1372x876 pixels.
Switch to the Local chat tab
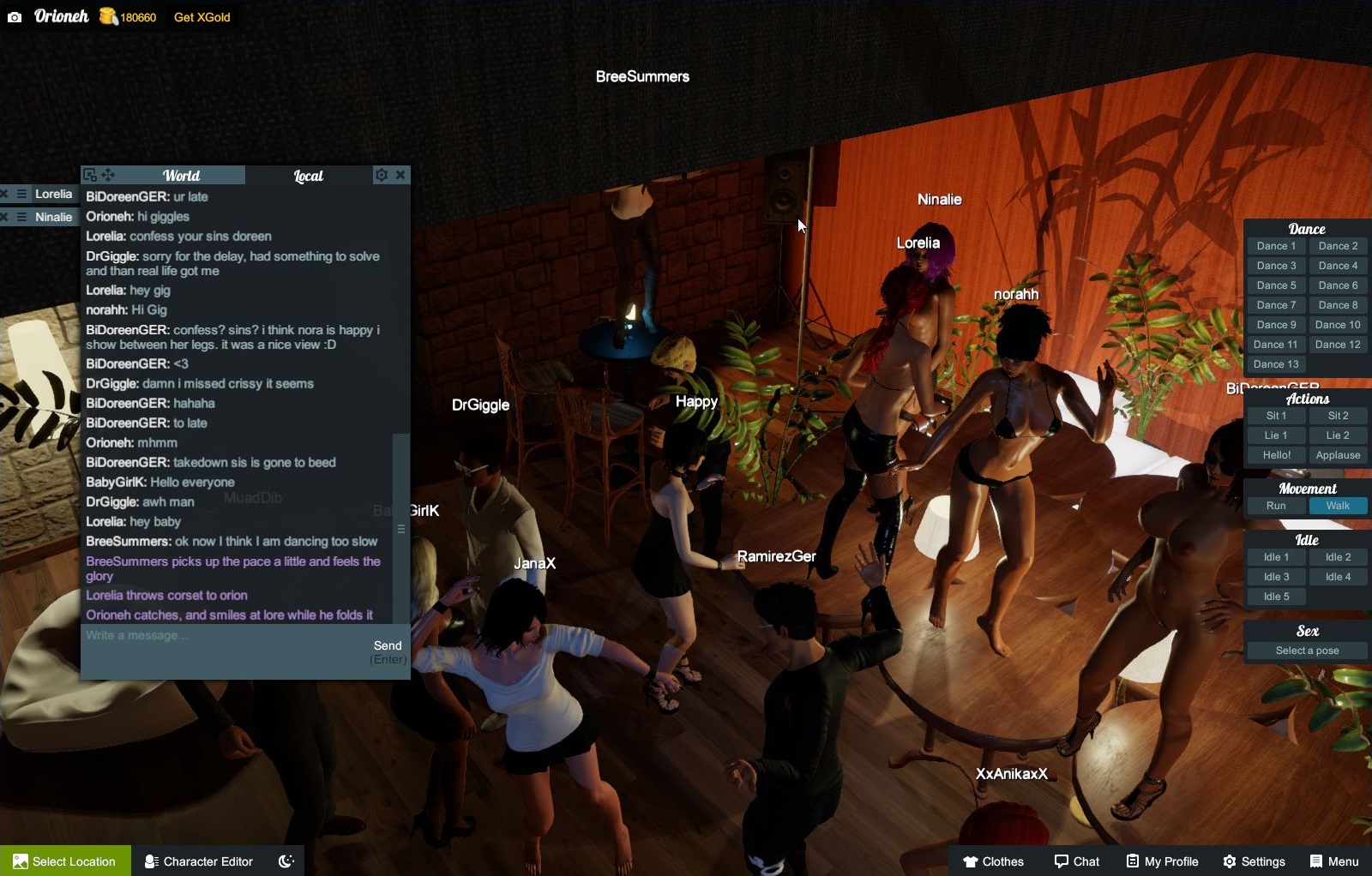coord(307,175)
